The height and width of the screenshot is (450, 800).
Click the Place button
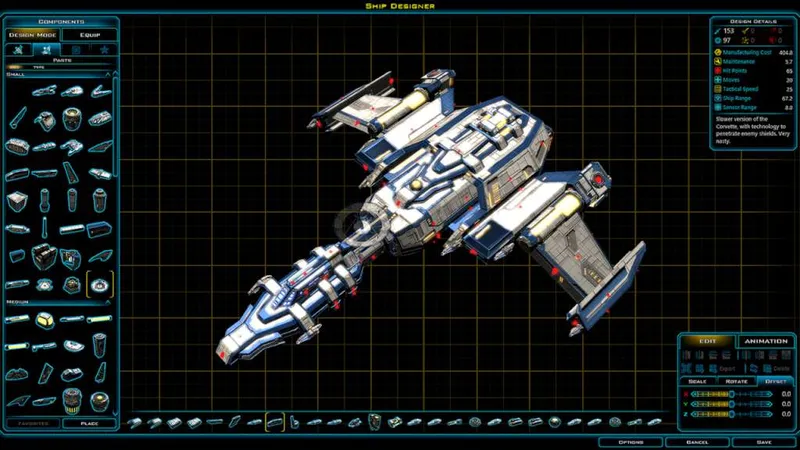tap(87, 423)
